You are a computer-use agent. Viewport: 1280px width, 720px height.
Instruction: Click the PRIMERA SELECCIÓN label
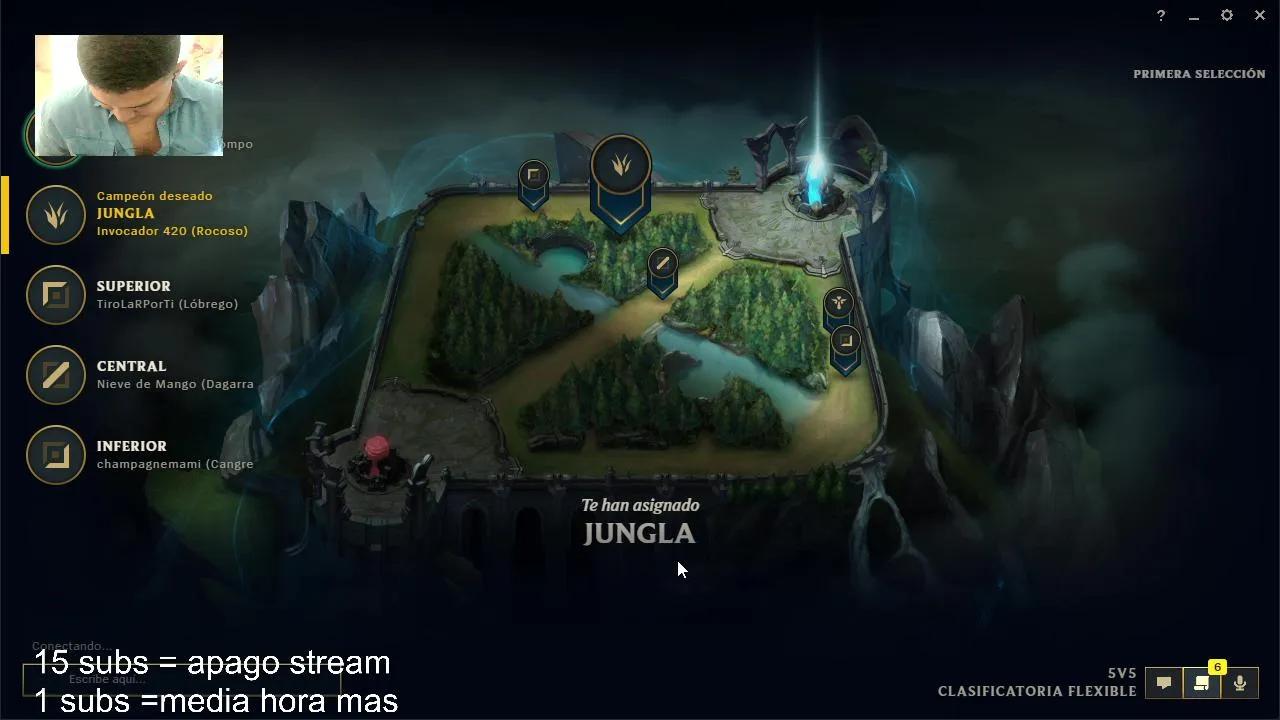click(1198, 73)
